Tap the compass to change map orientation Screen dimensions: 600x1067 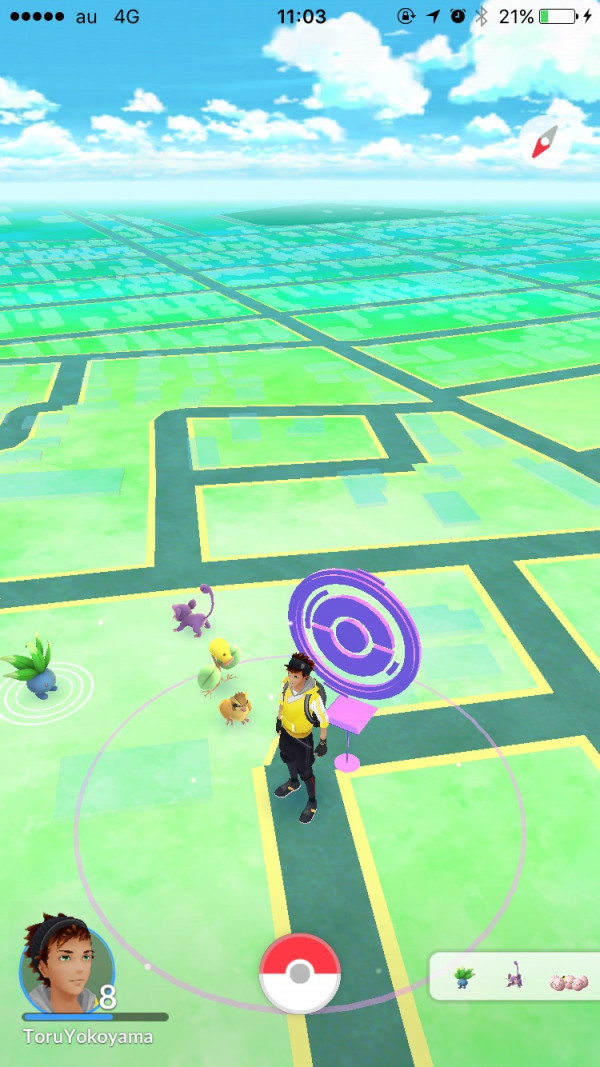545,145
